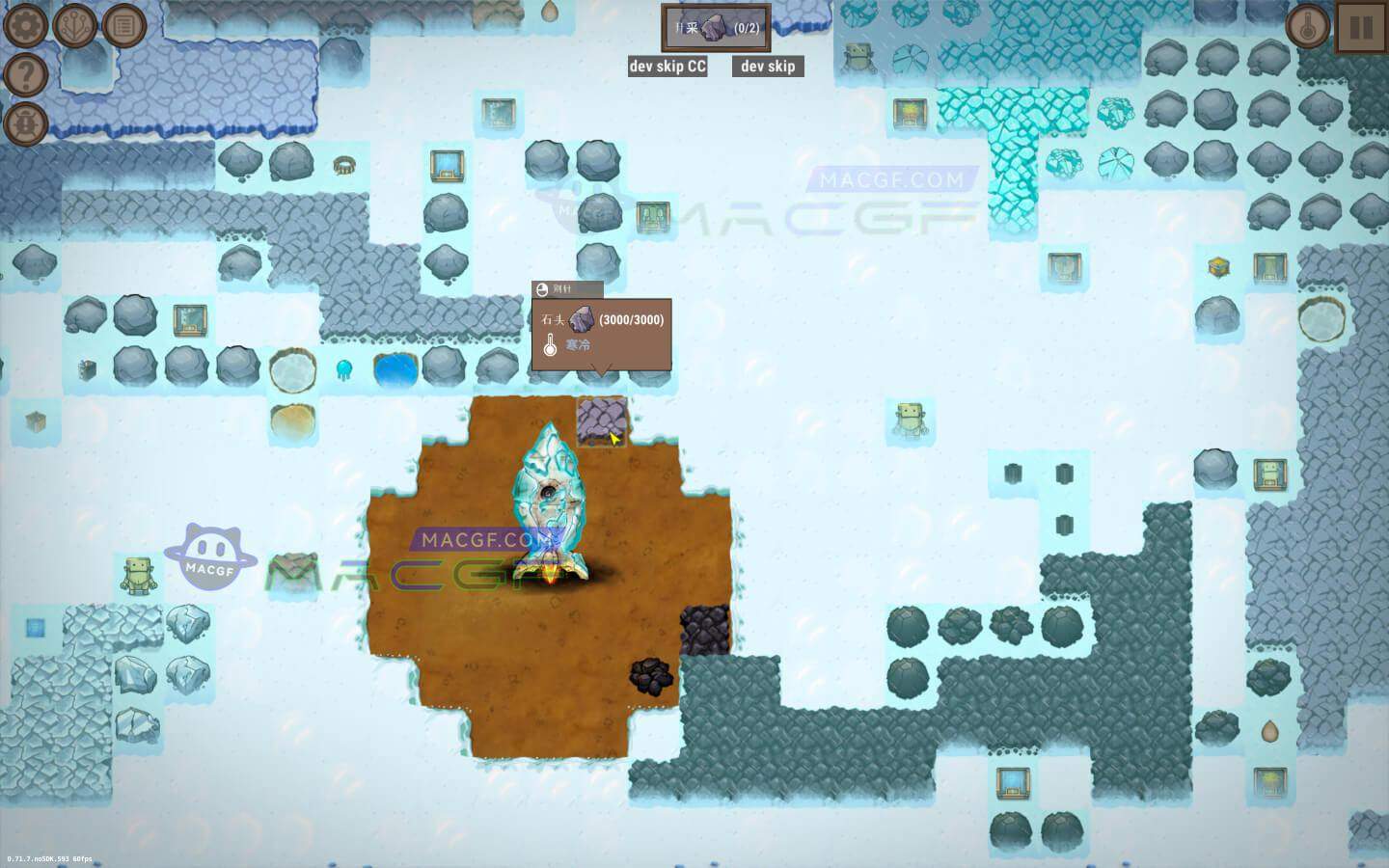This screenshot has height=868, width=1389.
Task: Click the rock icon in the mining quest panel
Action: [x=714, y=29]
